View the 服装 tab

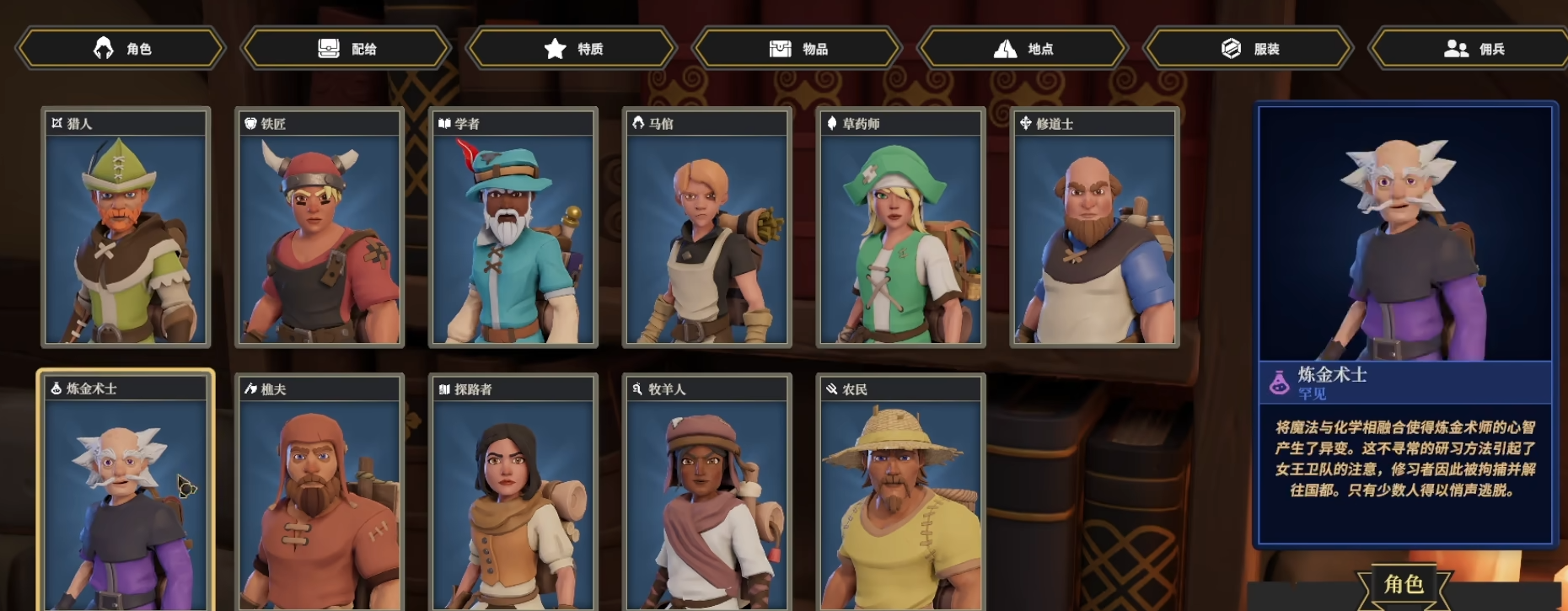coord(1248,49)
